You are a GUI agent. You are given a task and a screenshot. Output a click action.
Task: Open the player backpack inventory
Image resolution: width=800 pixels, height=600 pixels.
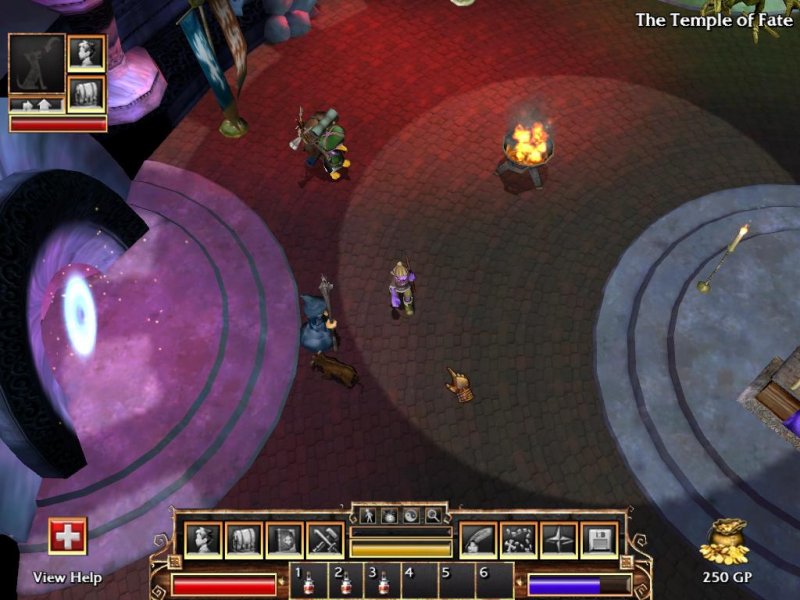pos(243,541)
